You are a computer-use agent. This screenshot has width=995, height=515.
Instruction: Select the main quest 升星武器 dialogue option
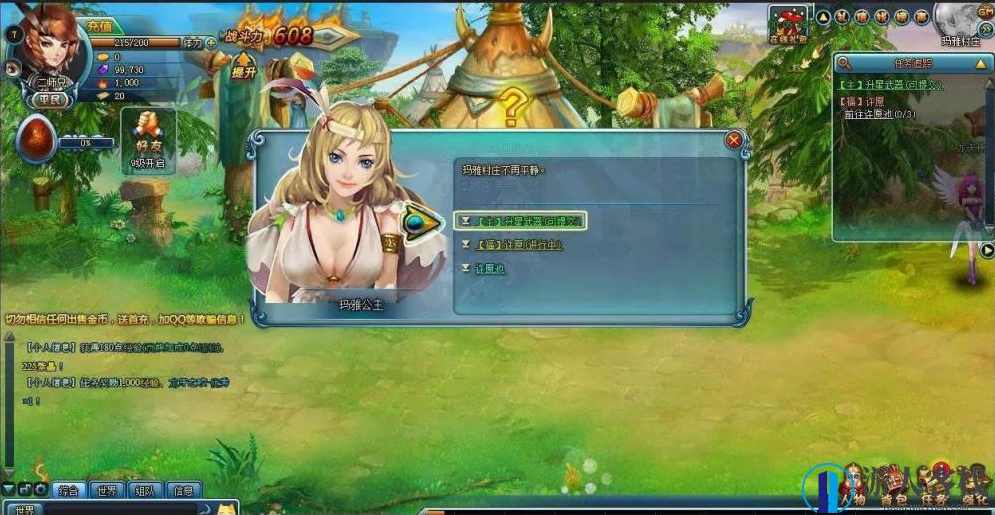pos(521,220)
